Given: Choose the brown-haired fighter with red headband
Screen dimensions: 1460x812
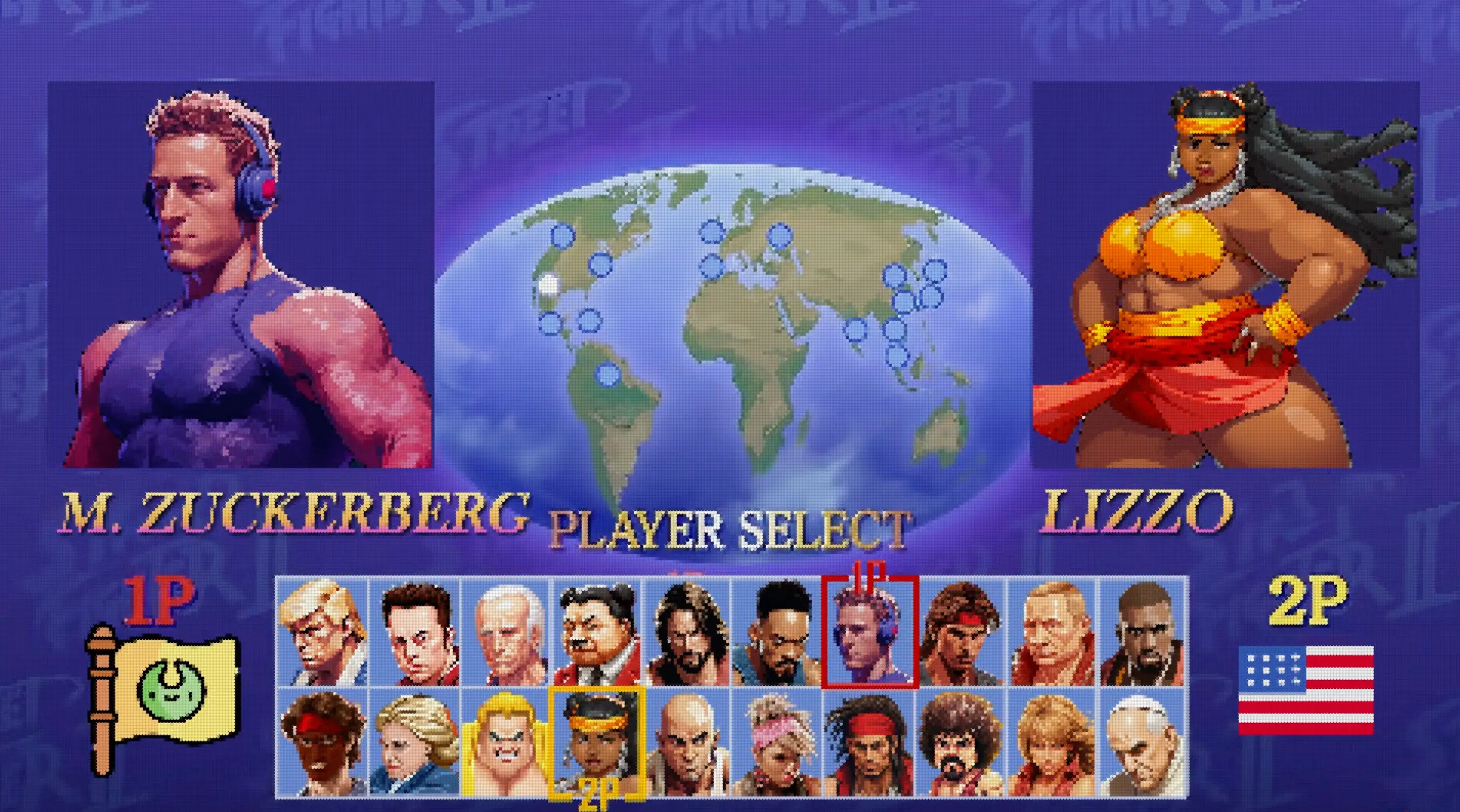Looking at the screenshot, I should pos(960,632).
